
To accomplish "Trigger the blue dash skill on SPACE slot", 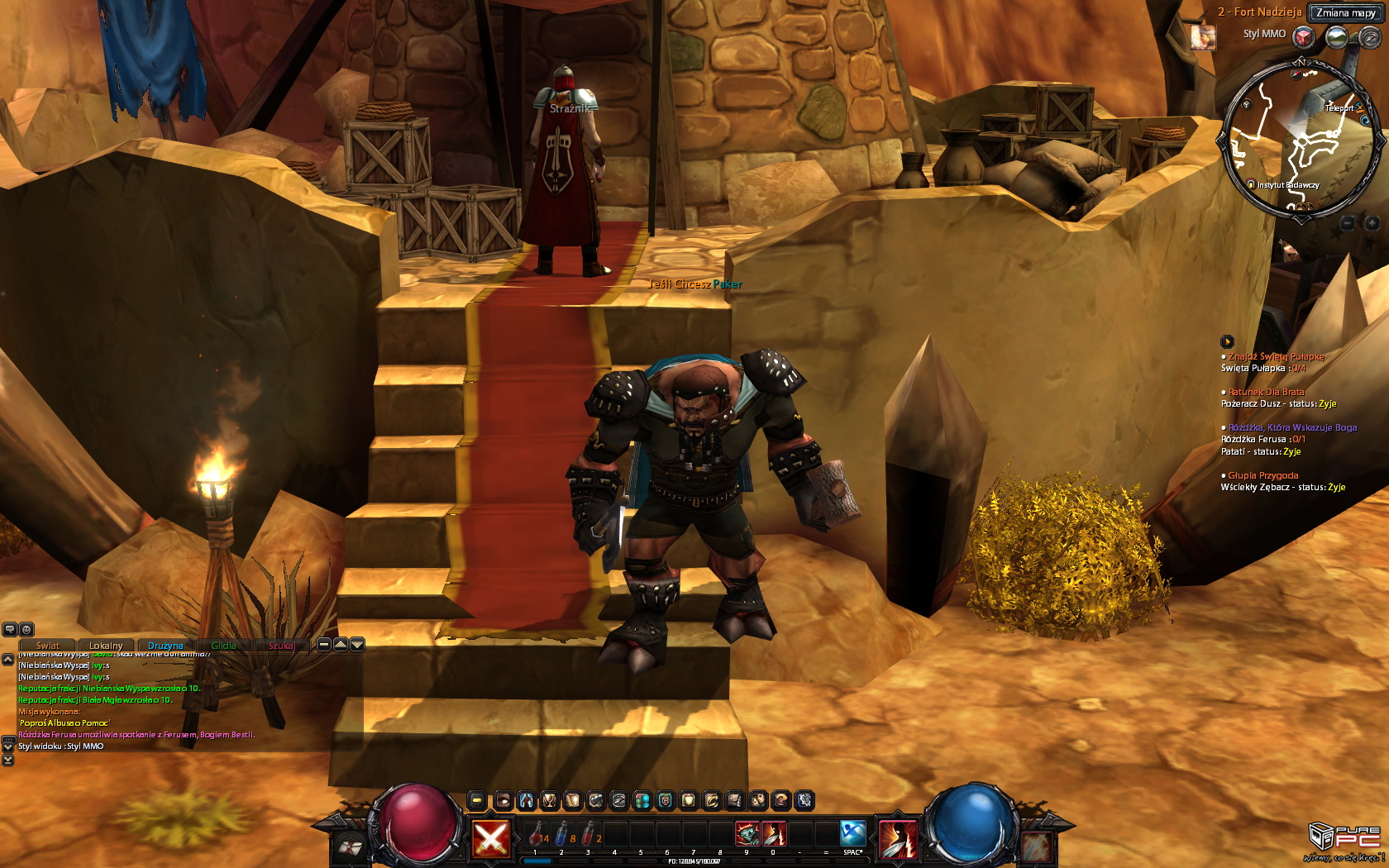I will pyautogui.click(x=852, y=833).
